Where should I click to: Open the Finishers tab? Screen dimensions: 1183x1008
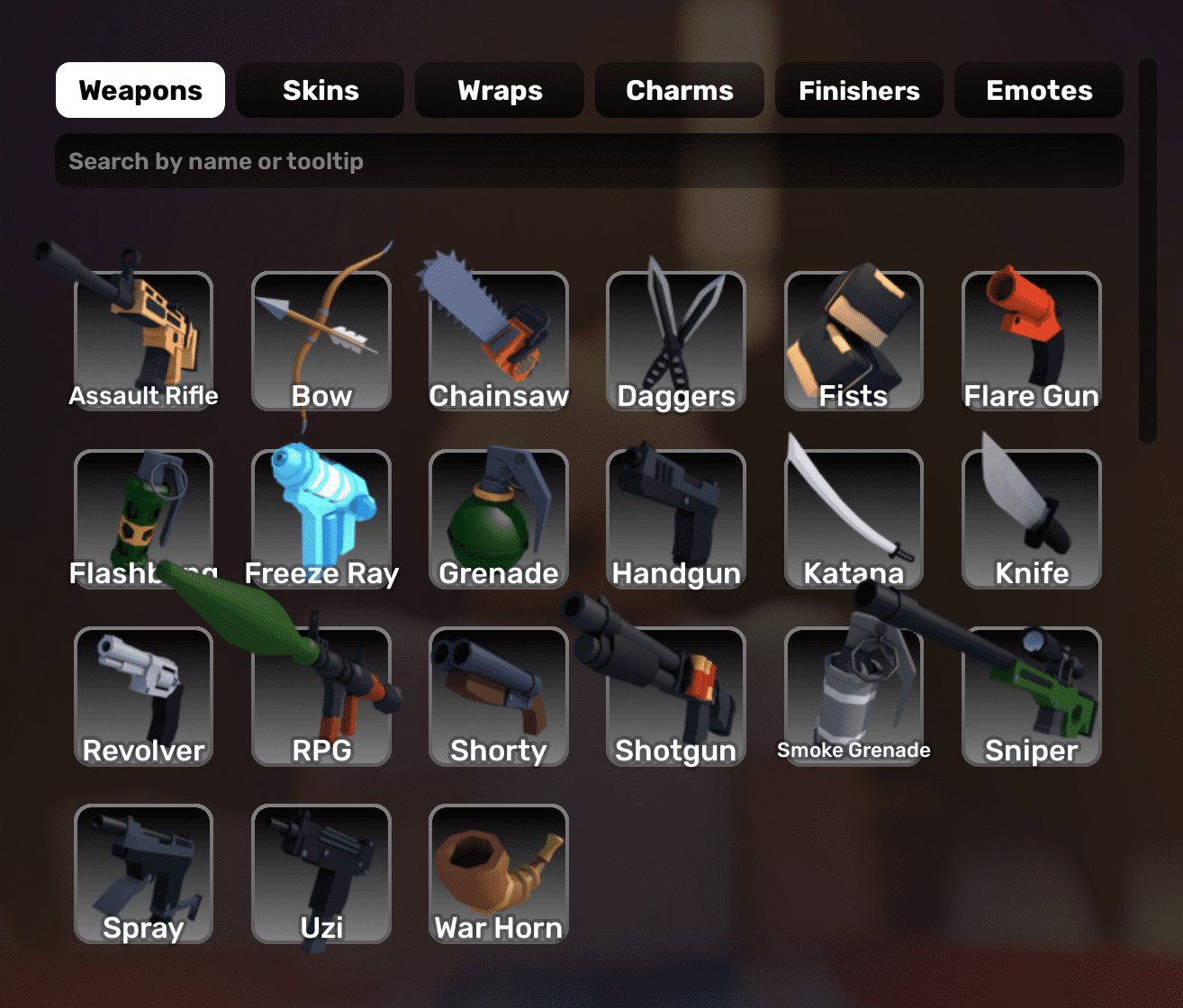click(858, 90)
